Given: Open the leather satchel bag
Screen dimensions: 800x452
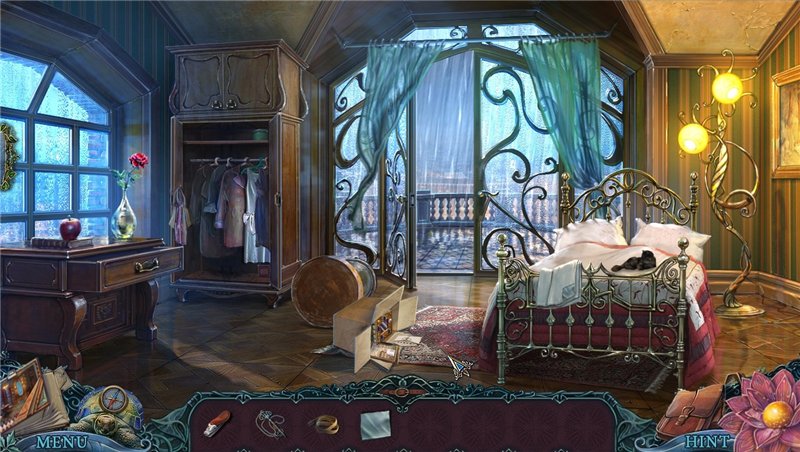Looking at the screenshot, I should click(692, 408).
